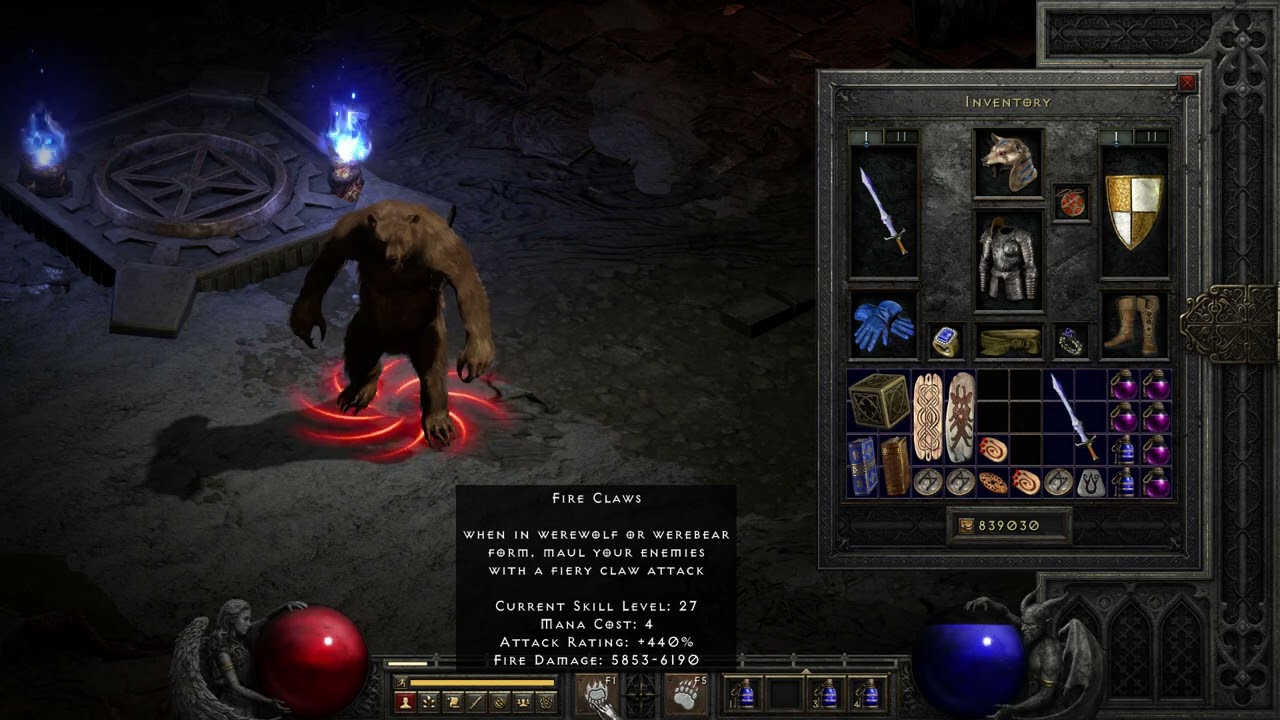
Task: Select the right-click bear paw skill icon
Action: pos(687,693)
